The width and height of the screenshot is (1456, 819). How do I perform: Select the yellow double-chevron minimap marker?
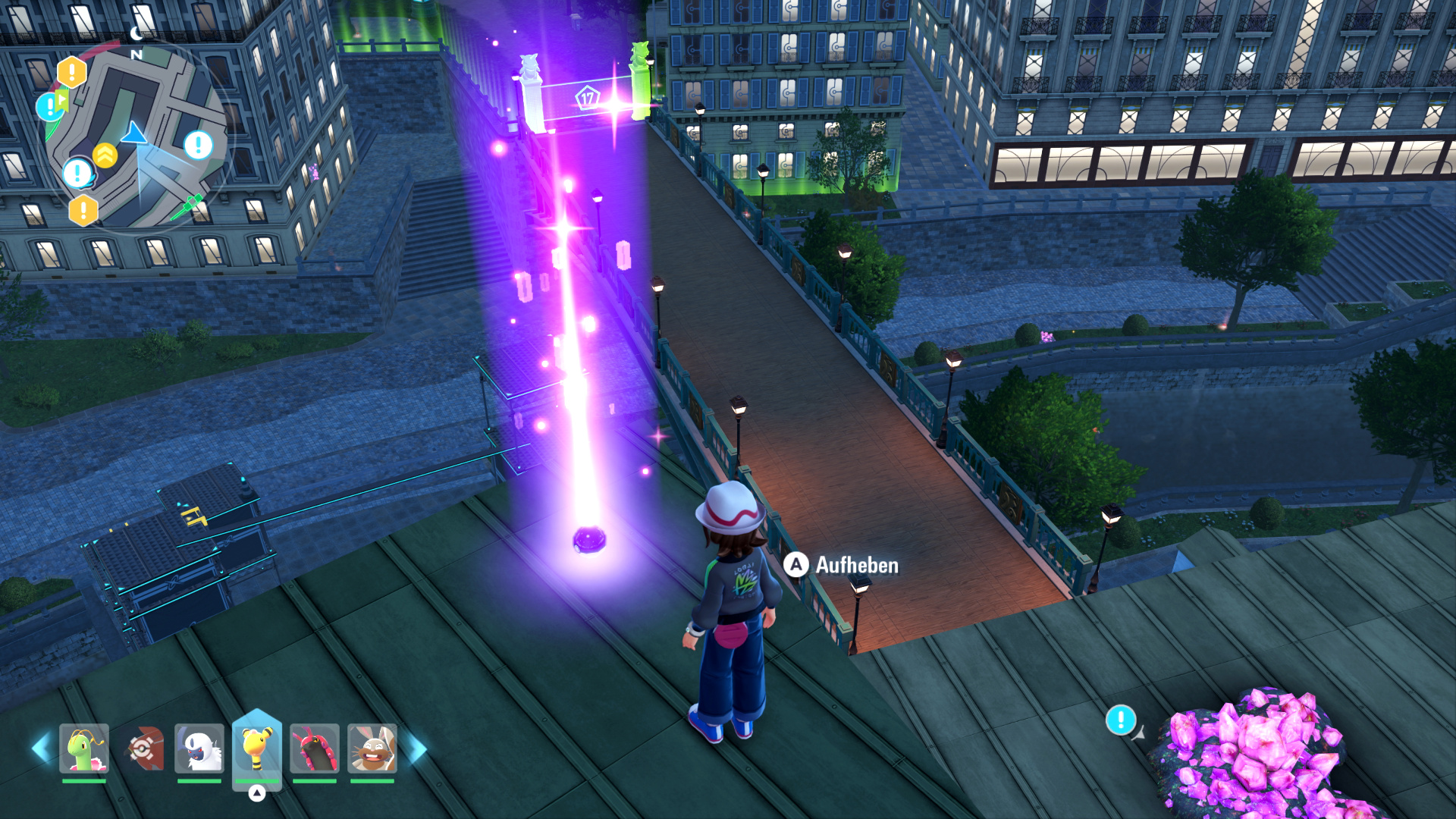tap(105, 155)
